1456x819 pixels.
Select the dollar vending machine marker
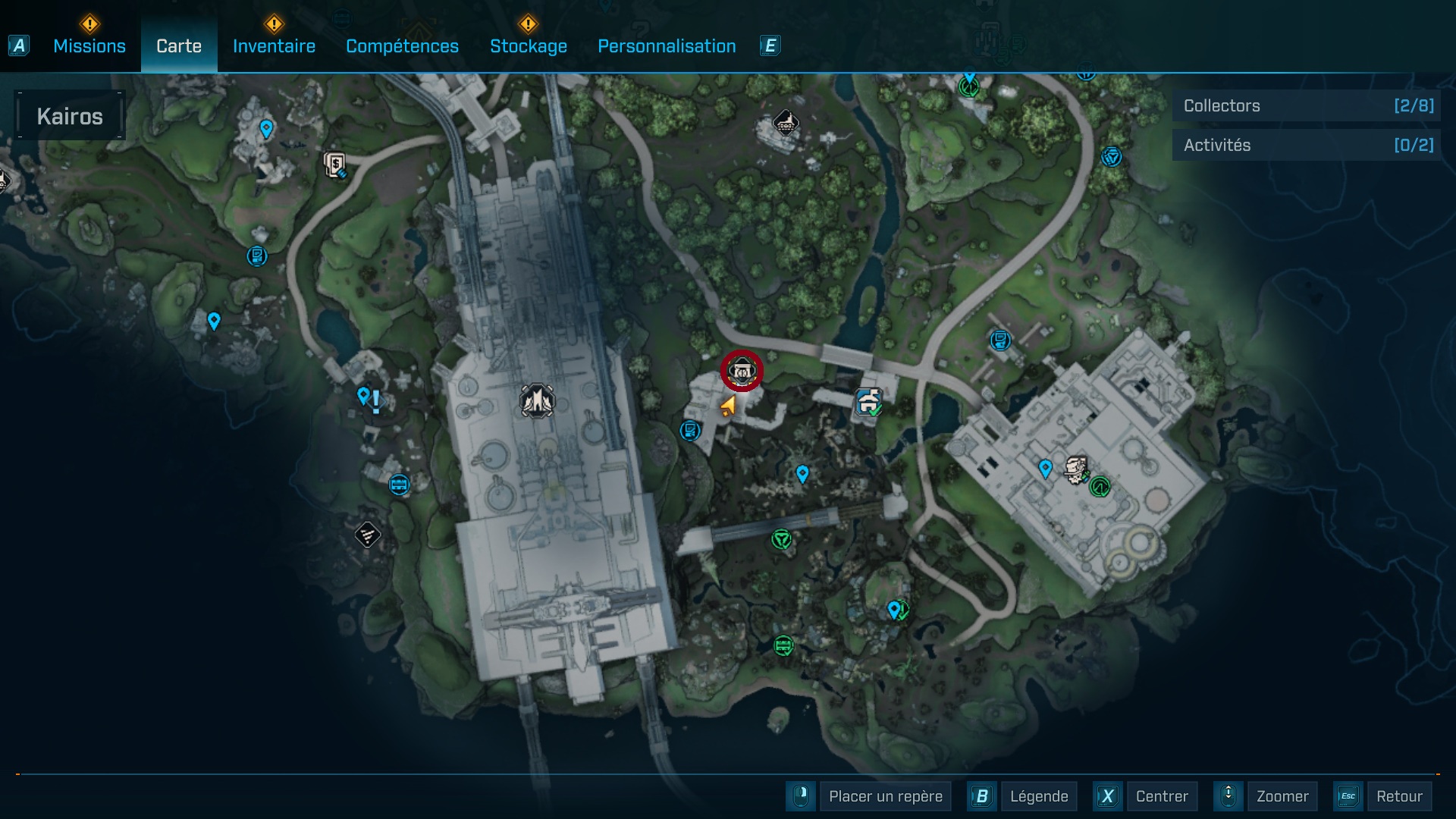pyautogui.click(x=335, y=164)
